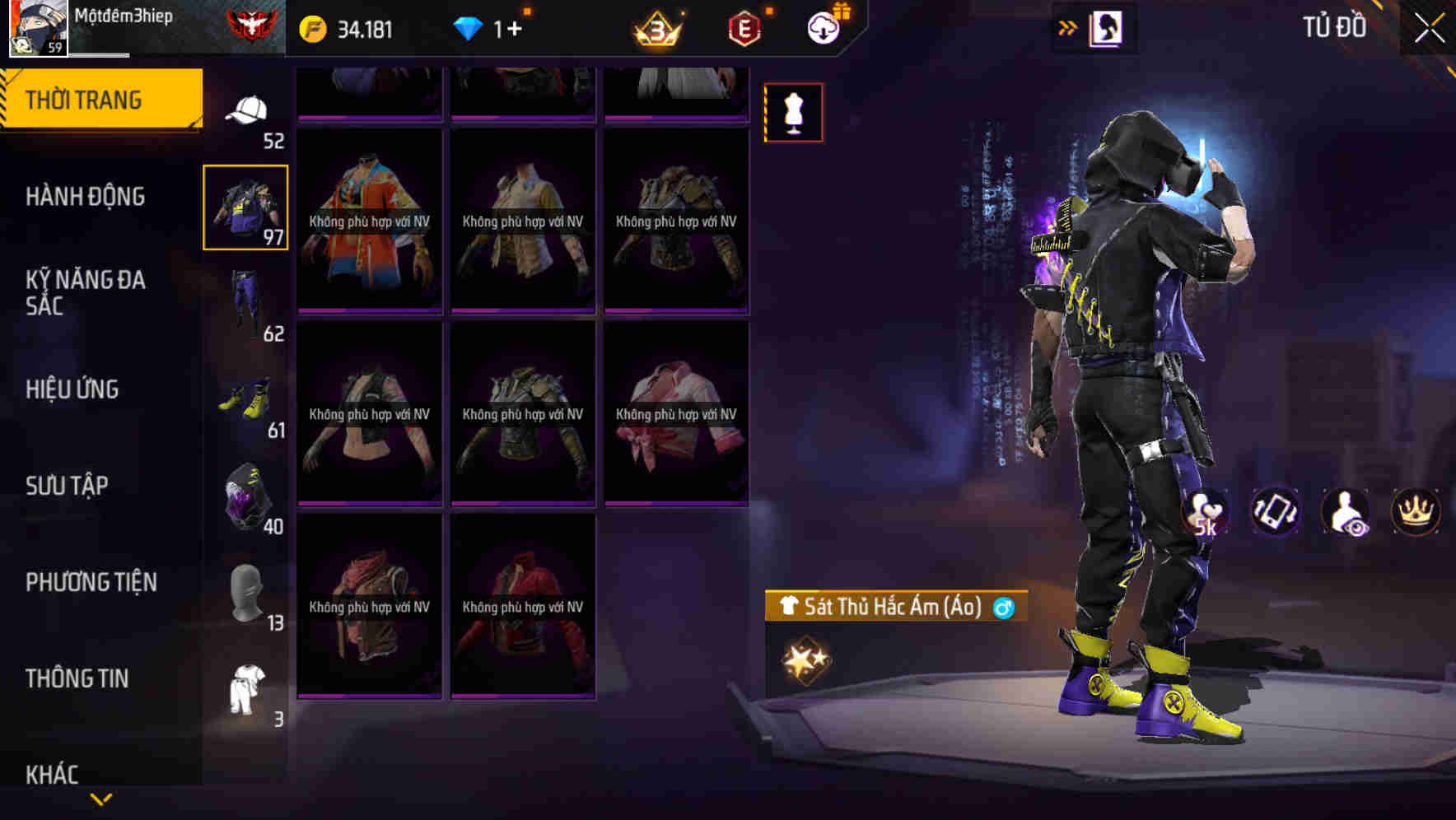This screenshot has width=1456, height=820.
Task: Expand more categories with the bottom chevron
Action: (100, 799)
